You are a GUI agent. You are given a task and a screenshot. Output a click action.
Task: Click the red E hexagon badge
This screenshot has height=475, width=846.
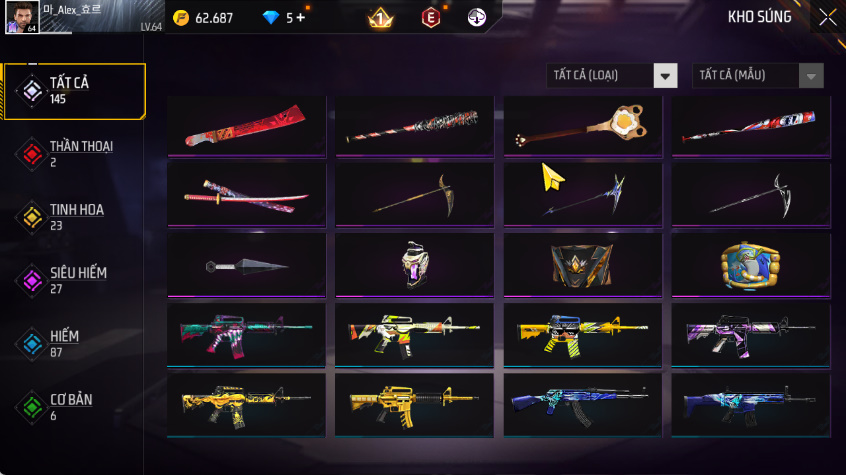point(430,18)
